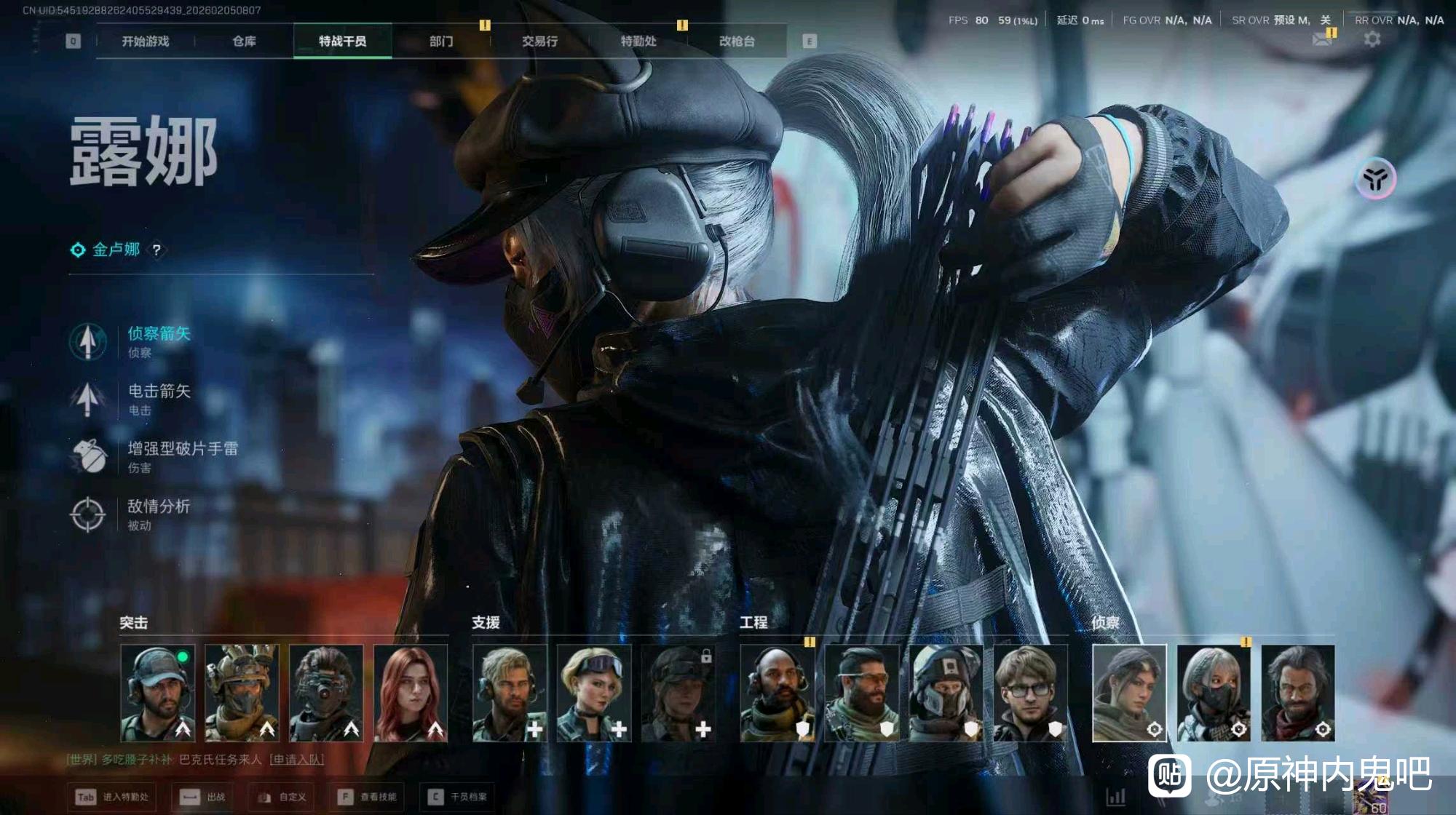Click the 申请入队 link in chat
The image size is (1456, 815).
296,759
